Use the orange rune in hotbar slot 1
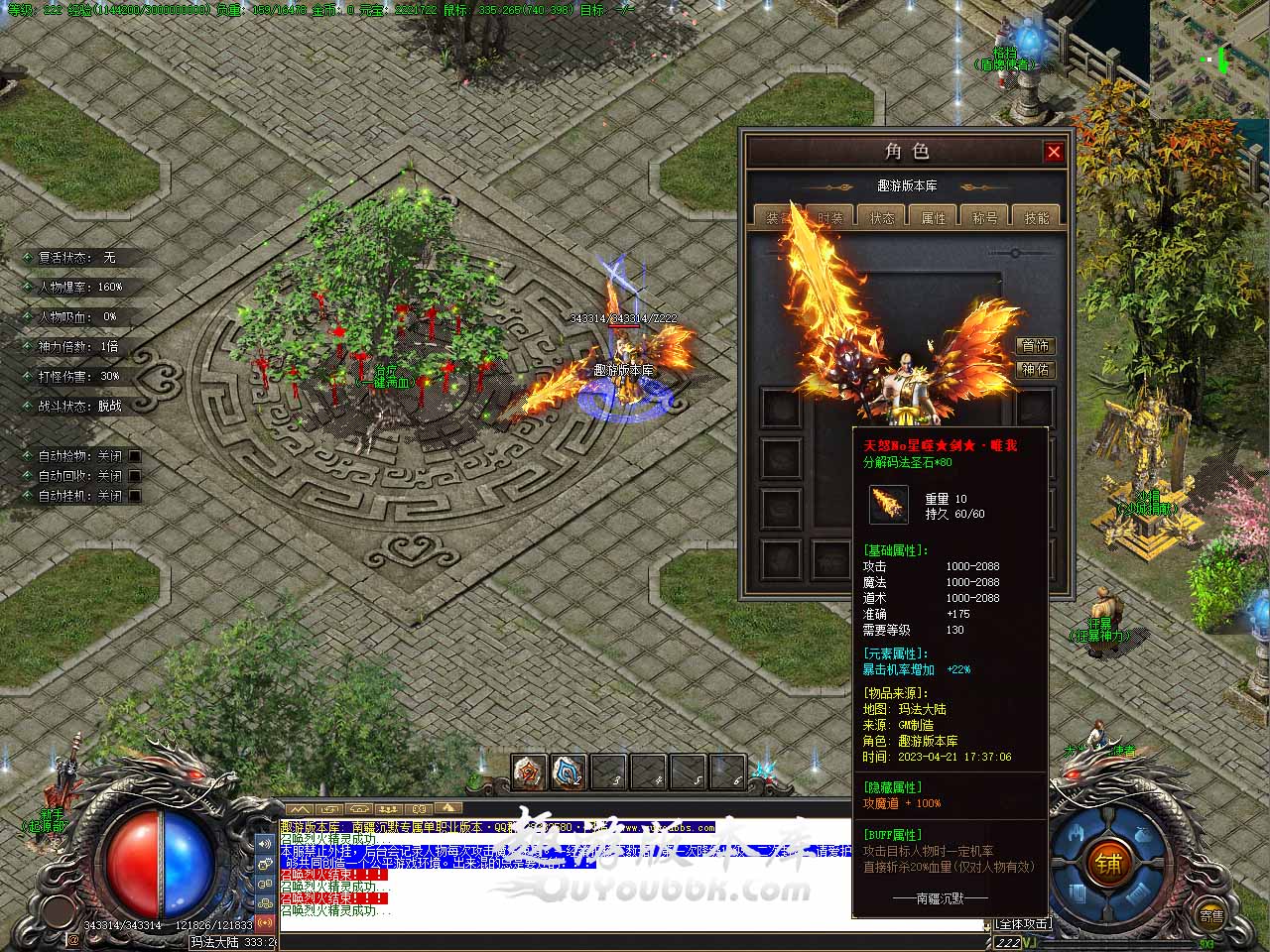1270x952 pixels. (x=530, y=772)
